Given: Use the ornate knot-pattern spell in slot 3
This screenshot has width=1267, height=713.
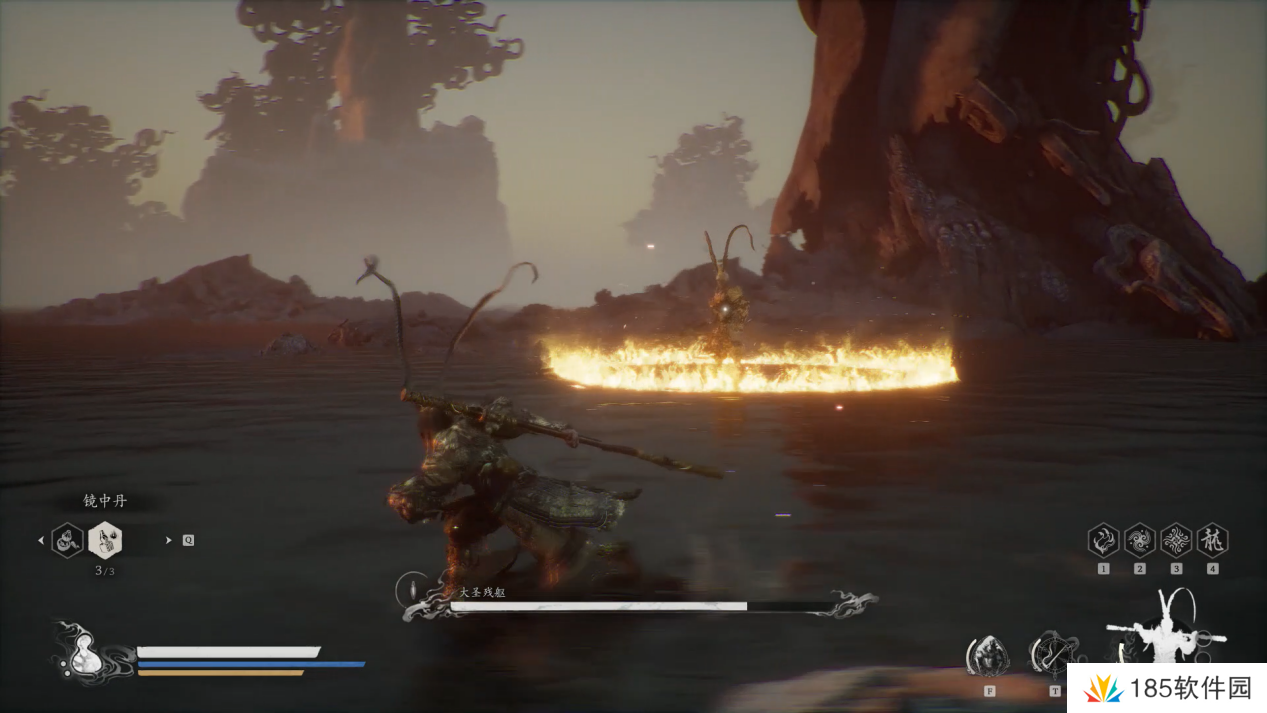Looking at the screenshot, I should click(1176, 541).
